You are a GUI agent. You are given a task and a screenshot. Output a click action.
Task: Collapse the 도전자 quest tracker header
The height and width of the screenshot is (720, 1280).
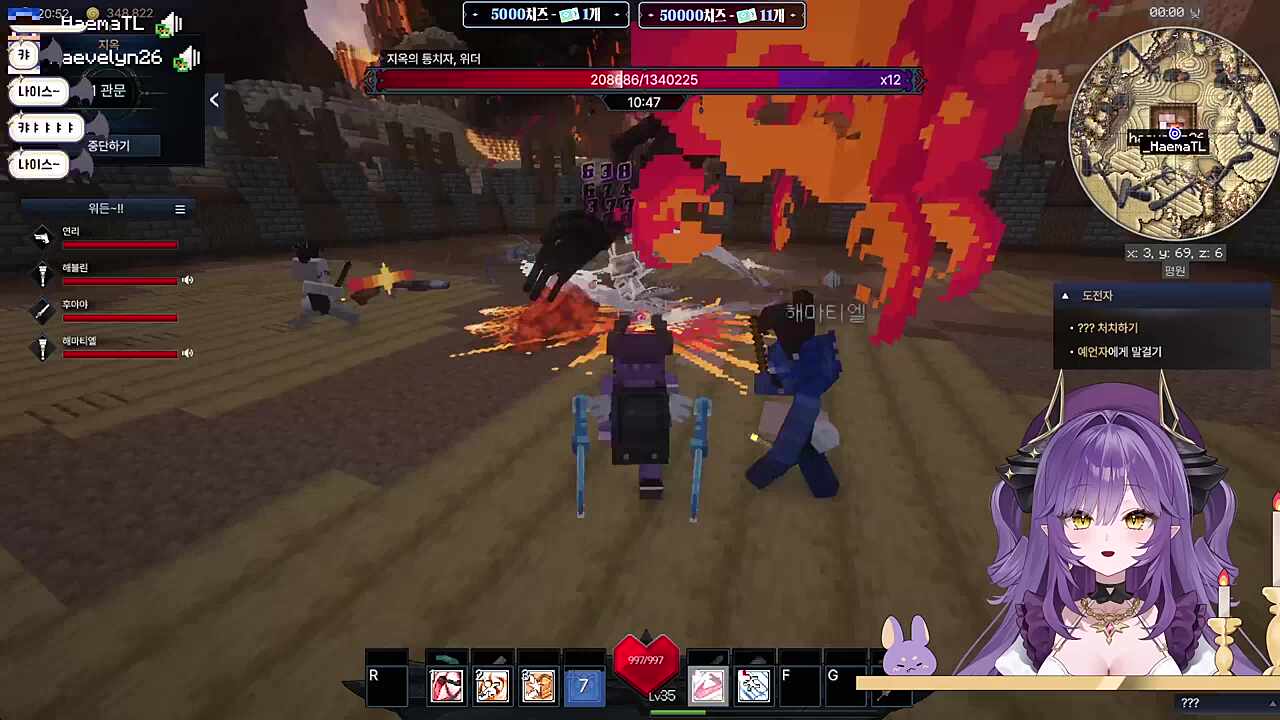(1066, 296)
